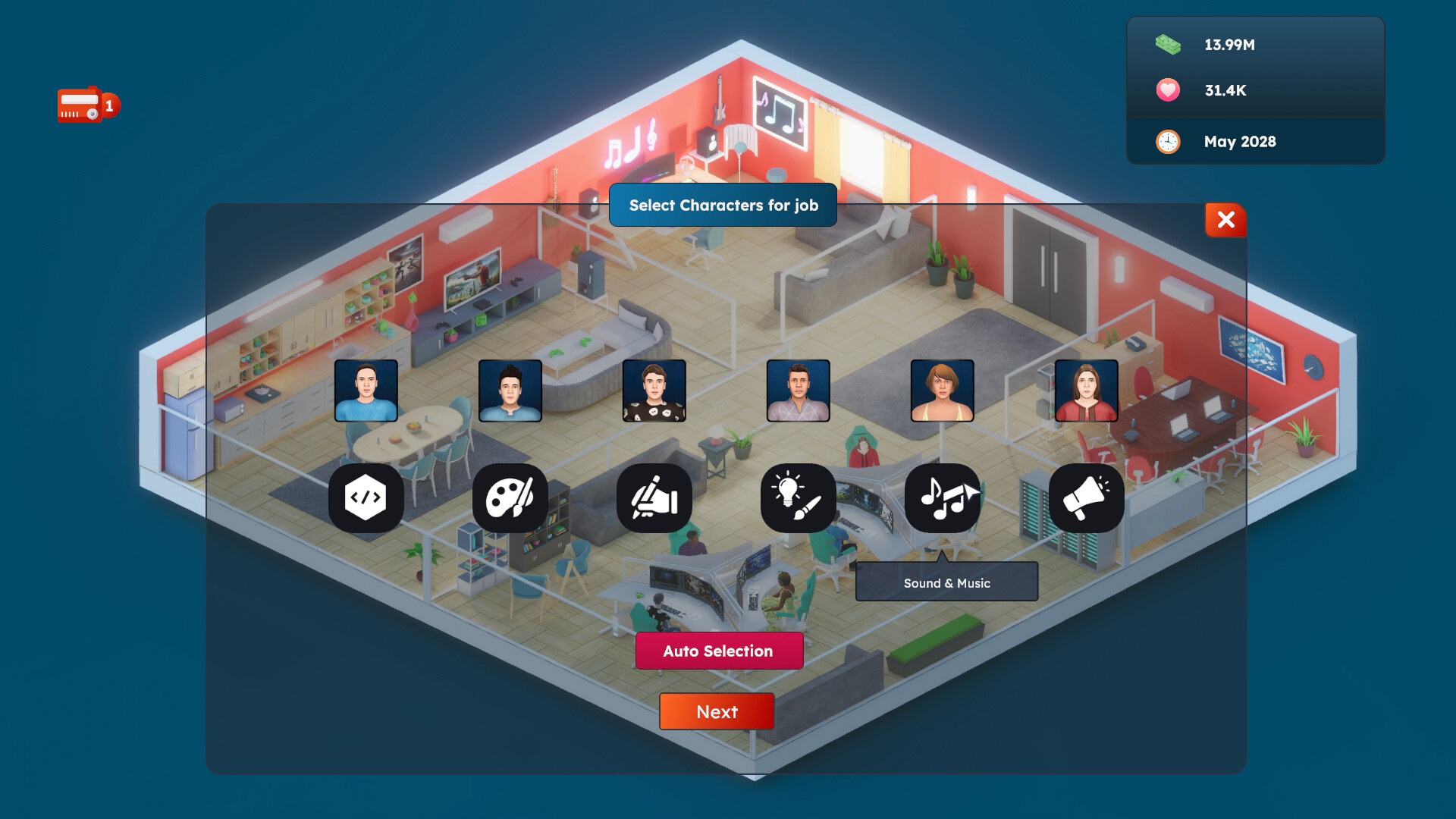Select the short-haired woman in yellow top

(940, 391)
